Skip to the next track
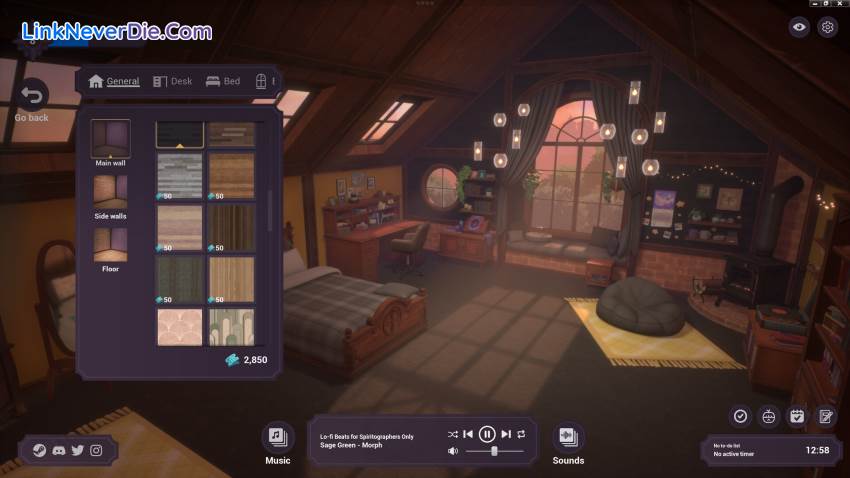This screenshot has width=850, height=478. (506, 434)
